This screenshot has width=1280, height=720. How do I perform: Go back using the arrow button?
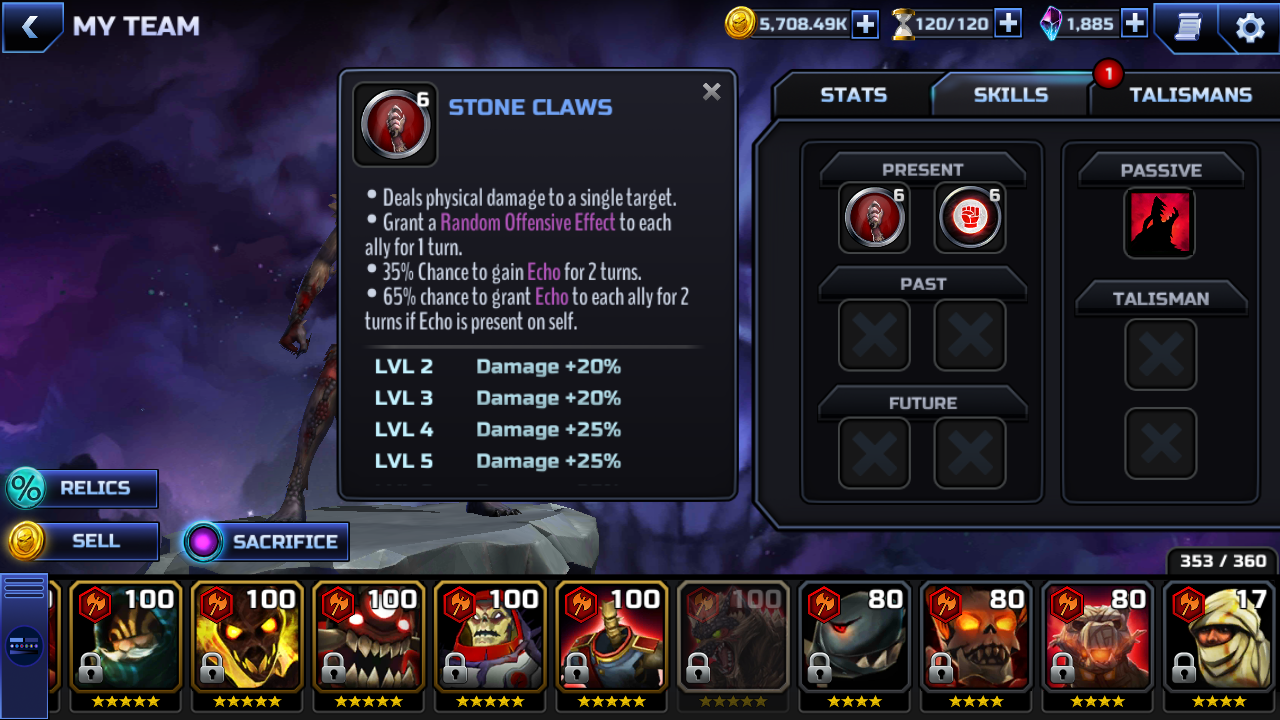[x=31, y=27]
